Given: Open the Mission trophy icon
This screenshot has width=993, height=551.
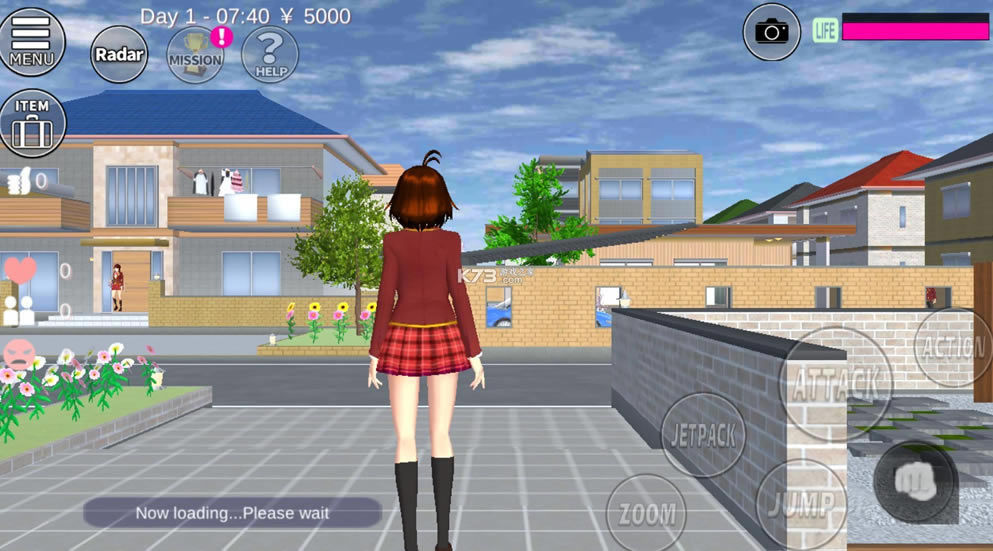Looking at the screenshot, I should click(x=196, y=55).
